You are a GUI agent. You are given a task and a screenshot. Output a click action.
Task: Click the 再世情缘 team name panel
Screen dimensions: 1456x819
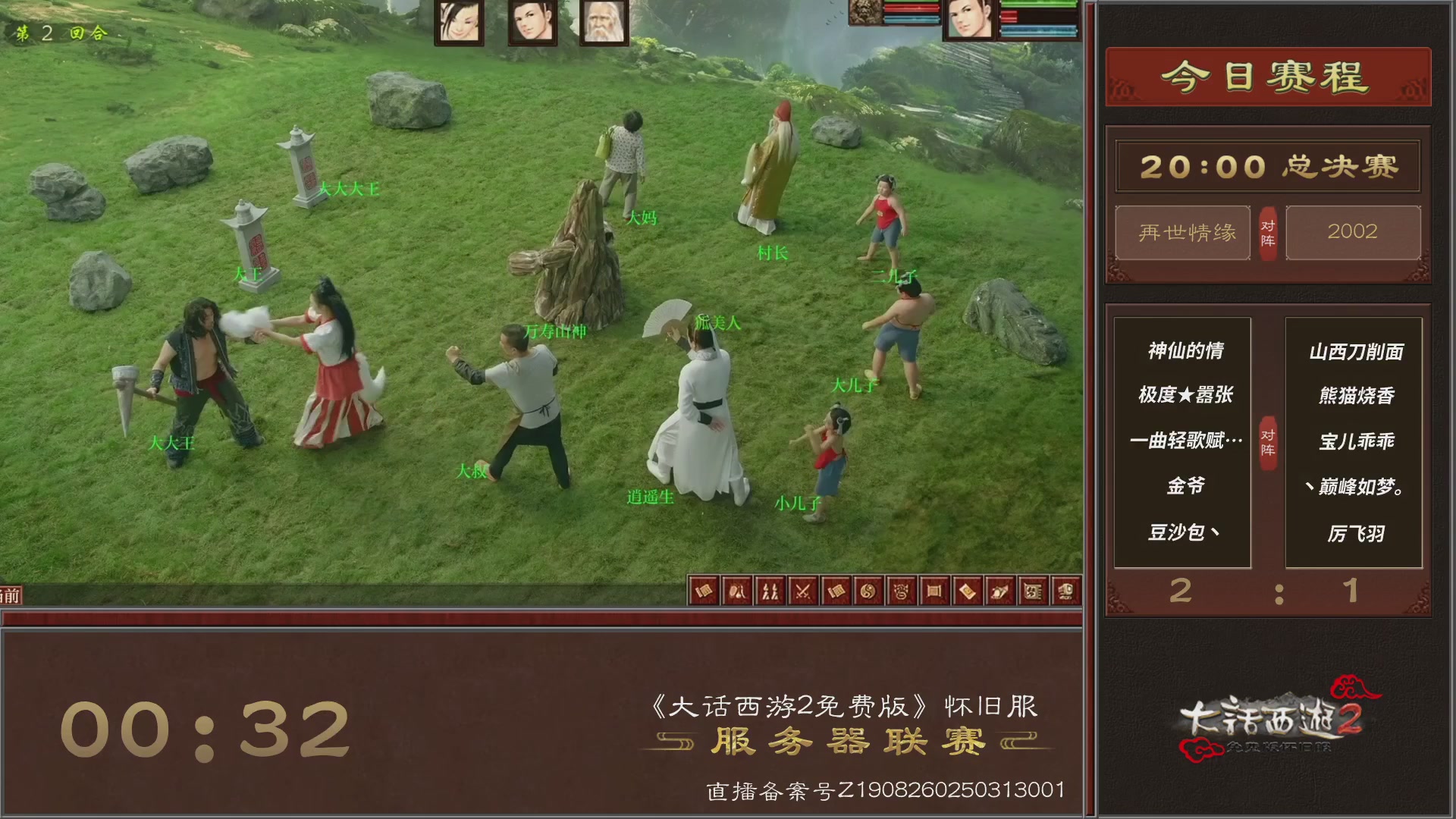[x=1183, y=233]
